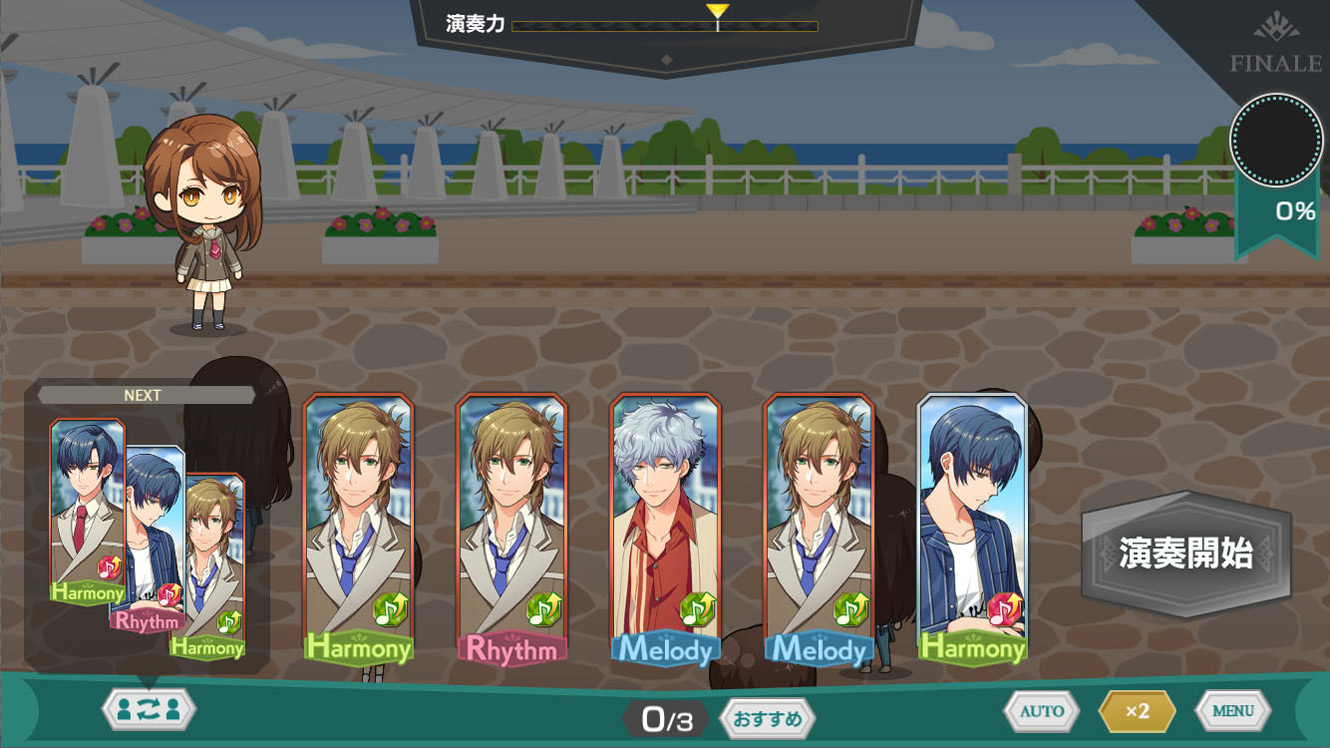
Task: Click the character swap button
Action: [148, 709]
